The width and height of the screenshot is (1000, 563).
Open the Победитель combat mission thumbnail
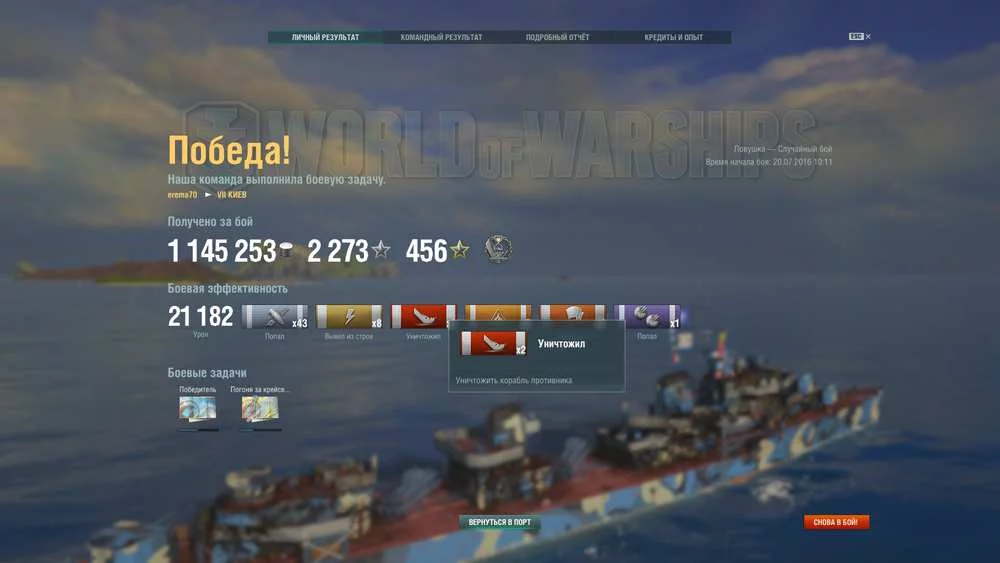197,408
